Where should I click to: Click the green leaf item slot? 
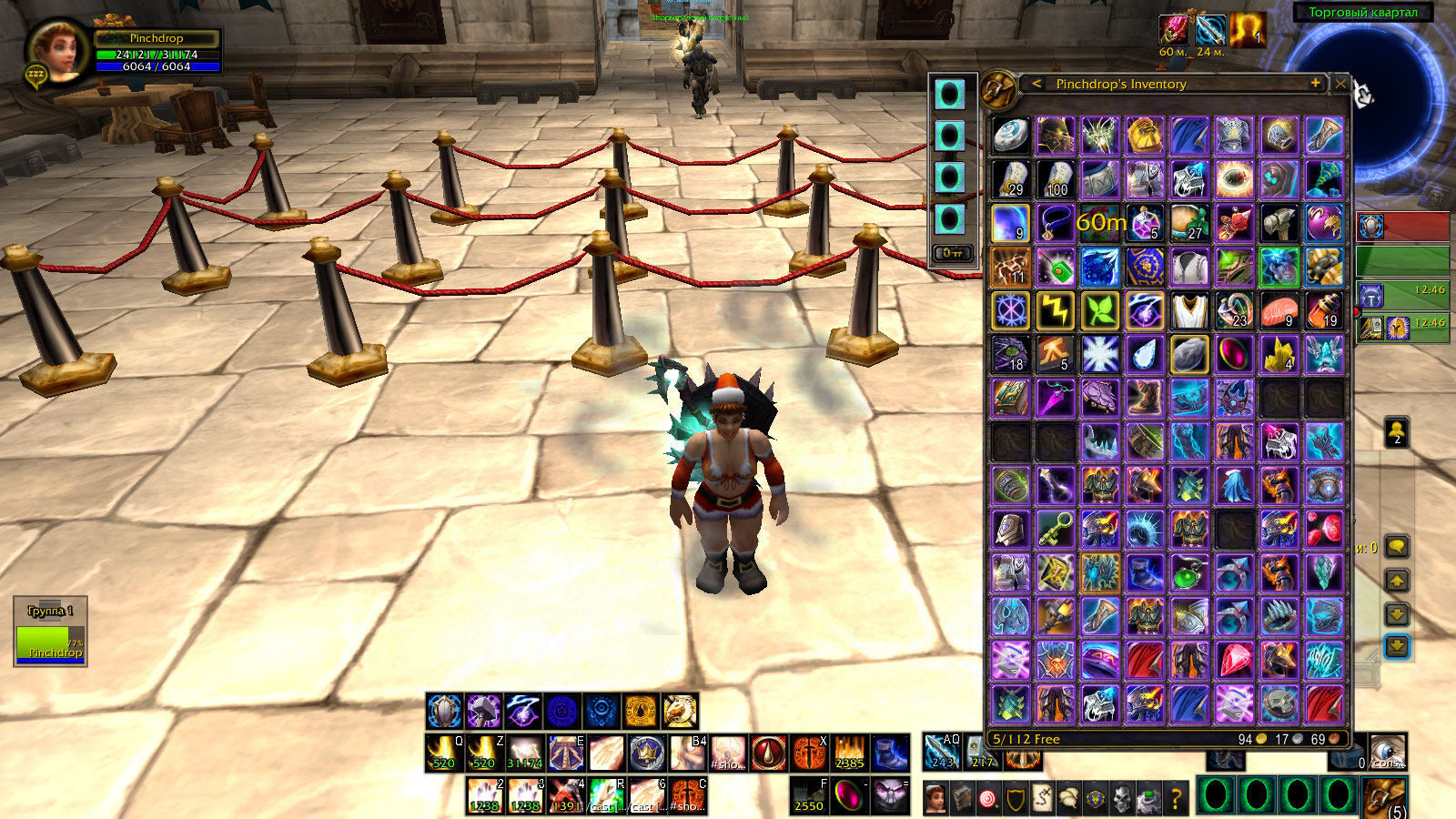1100,311
